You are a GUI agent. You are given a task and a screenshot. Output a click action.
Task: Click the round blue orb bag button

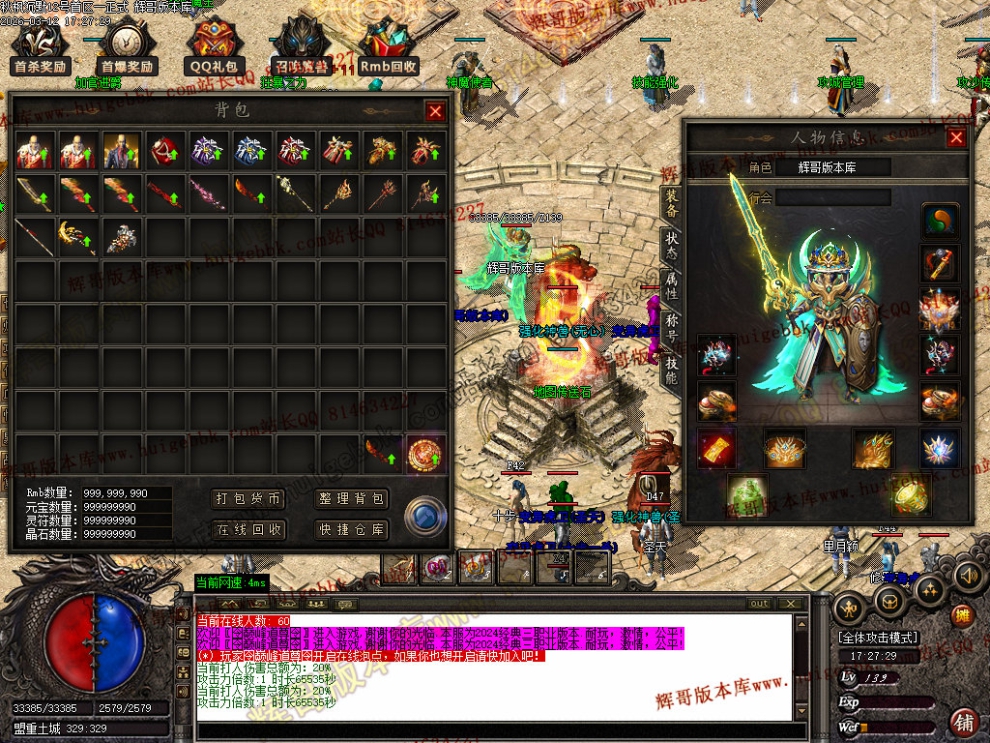point(423,517)
